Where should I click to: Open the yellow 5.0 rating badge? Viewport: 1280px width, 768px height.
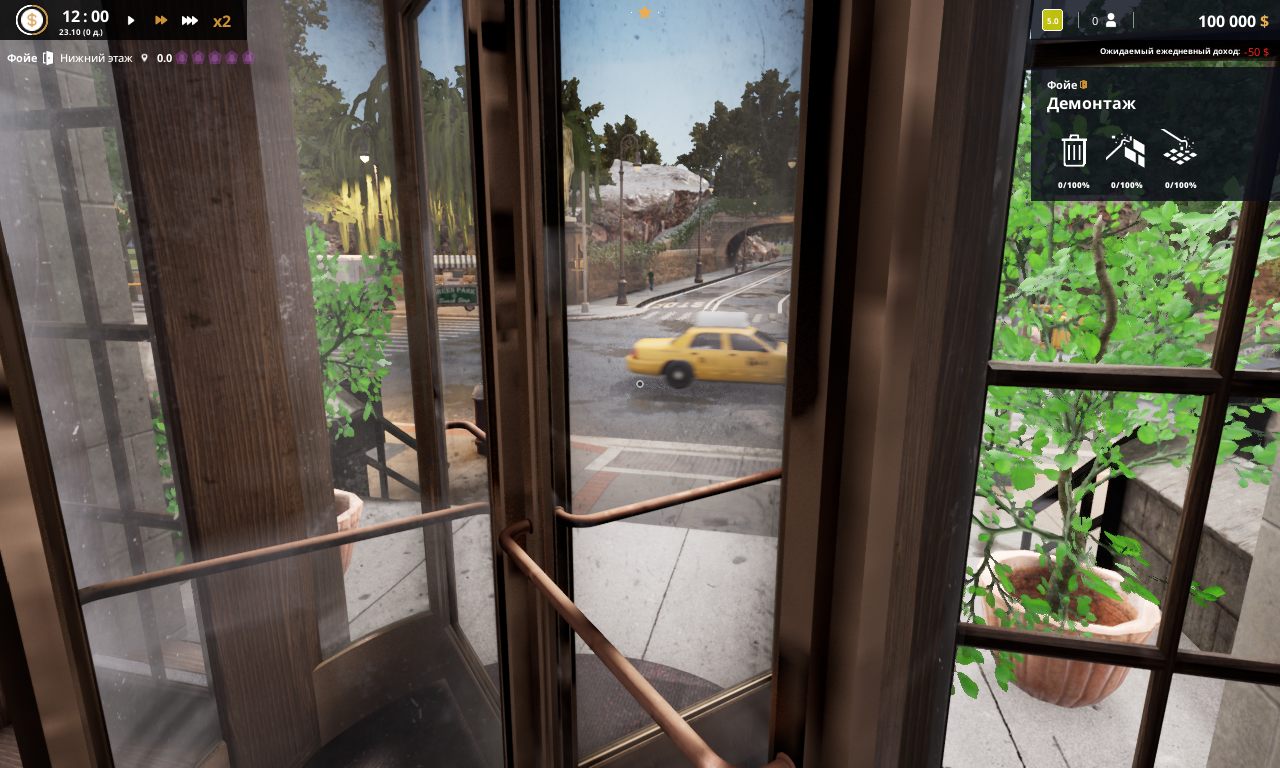pyautogui.click(x=1052, y=20)
